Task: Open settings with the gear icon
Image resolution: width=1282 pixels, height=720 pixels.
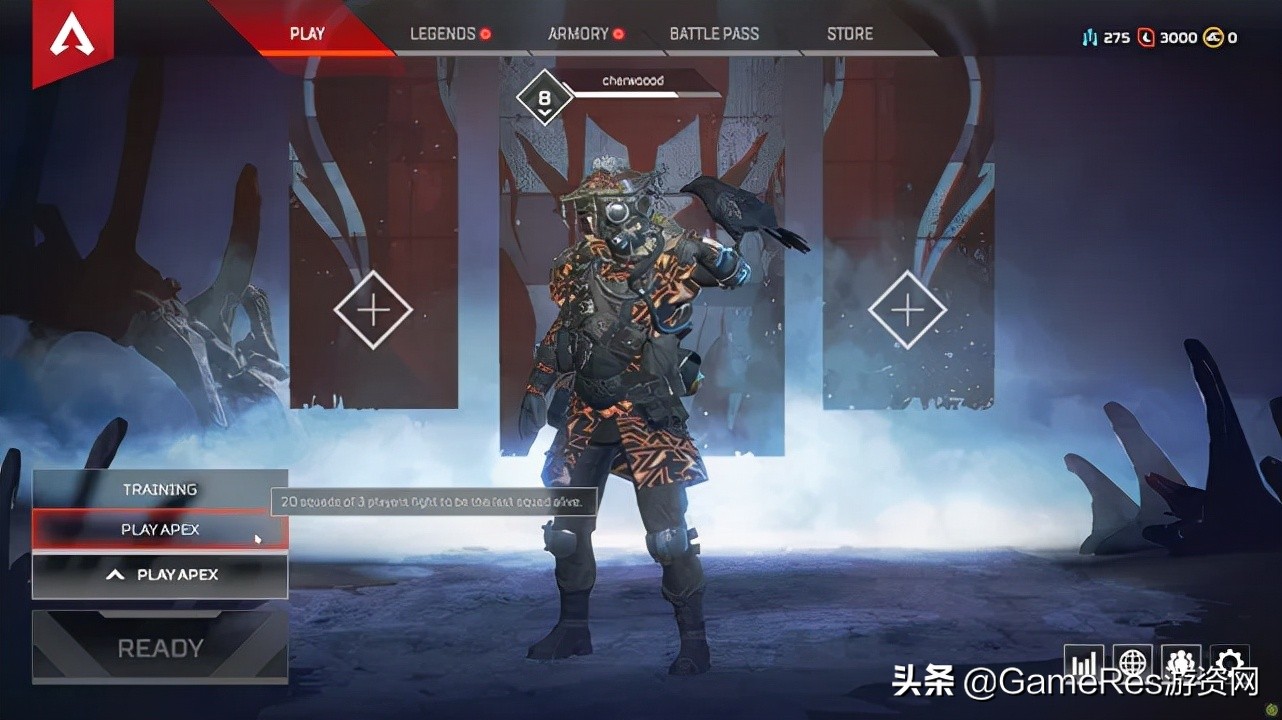Action: (1229, 663)
